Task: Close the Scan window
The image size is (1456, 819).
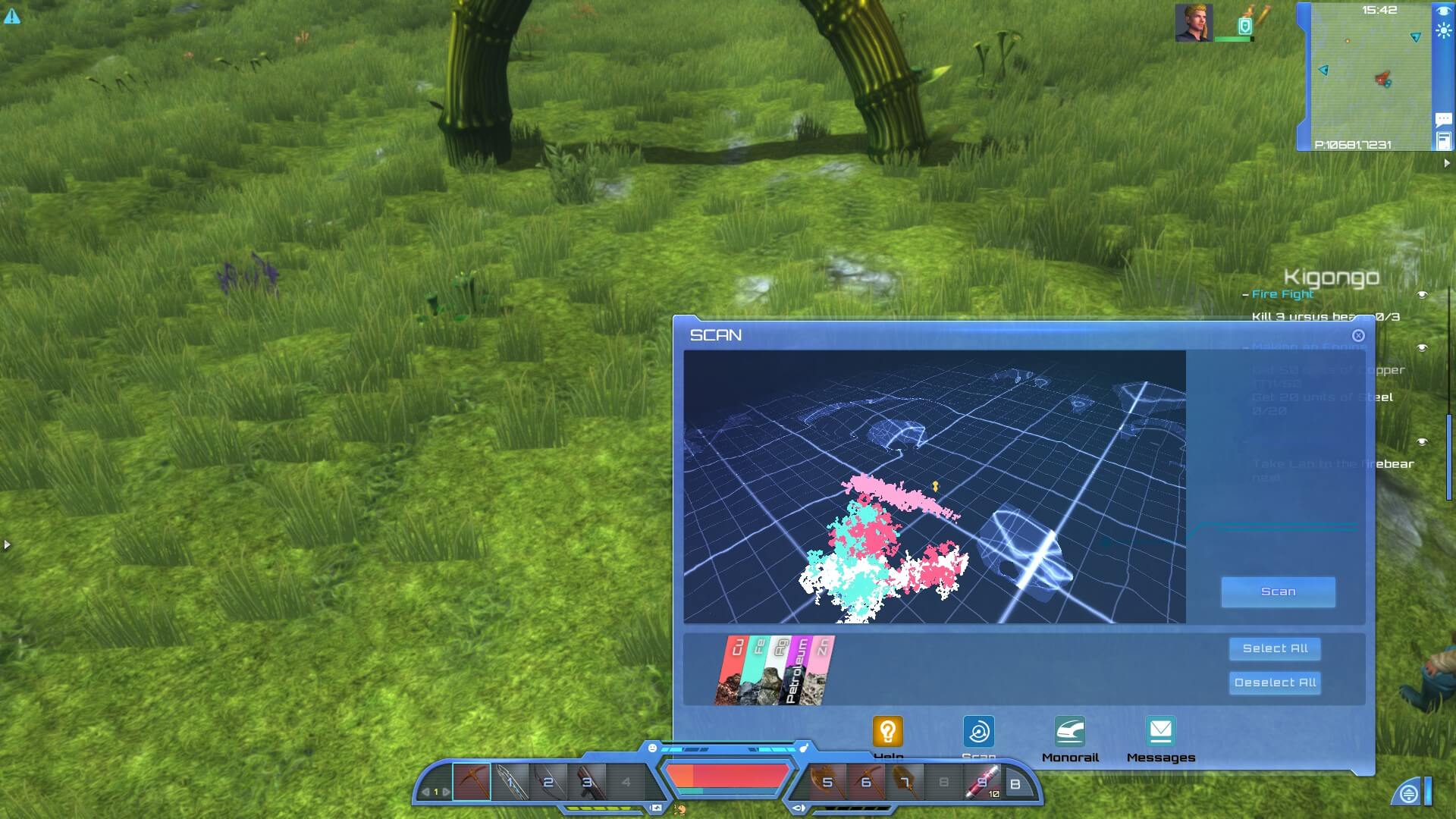Action: click(x=1358, y=335)
